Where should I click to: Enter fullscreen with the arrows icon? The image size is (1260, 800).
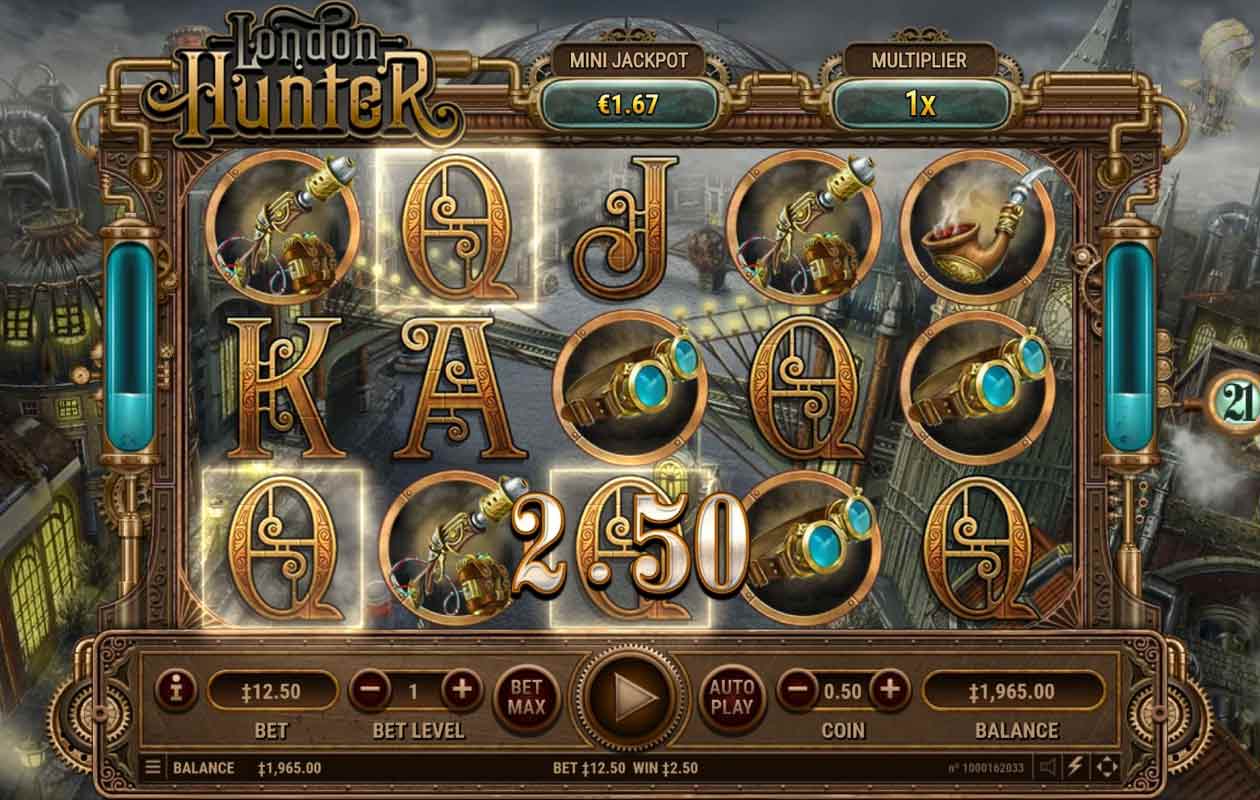(1106, 768)
